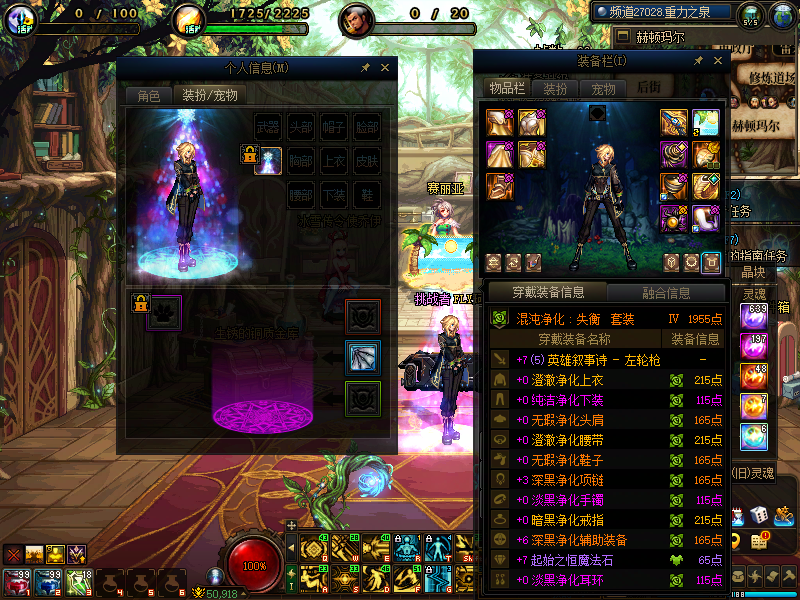
Task: Select the 穿戴装备信息 tab
Action: point(547,293)
